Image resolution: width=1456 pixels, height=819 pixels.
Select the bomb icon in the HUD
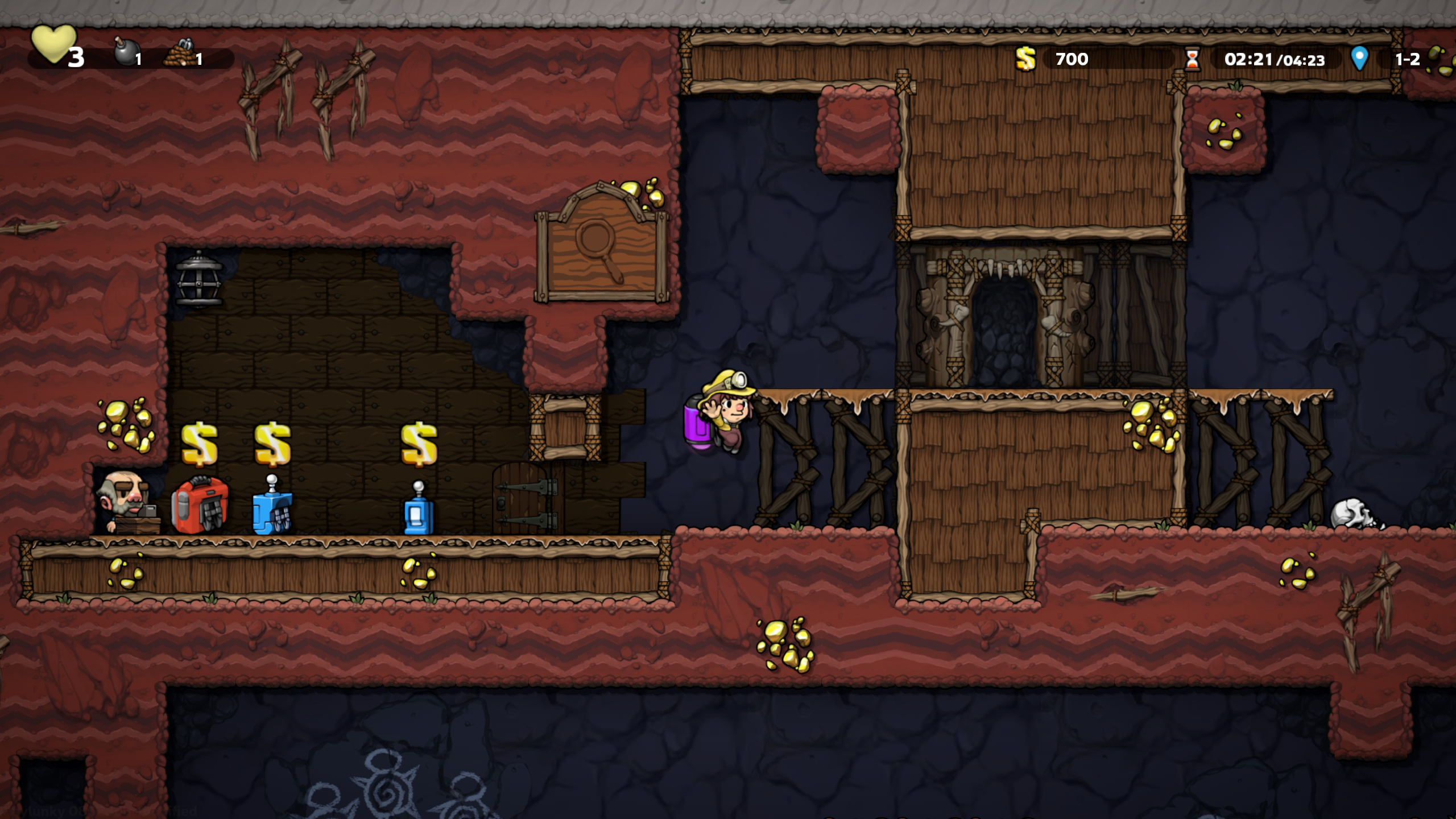pos(124,53)
